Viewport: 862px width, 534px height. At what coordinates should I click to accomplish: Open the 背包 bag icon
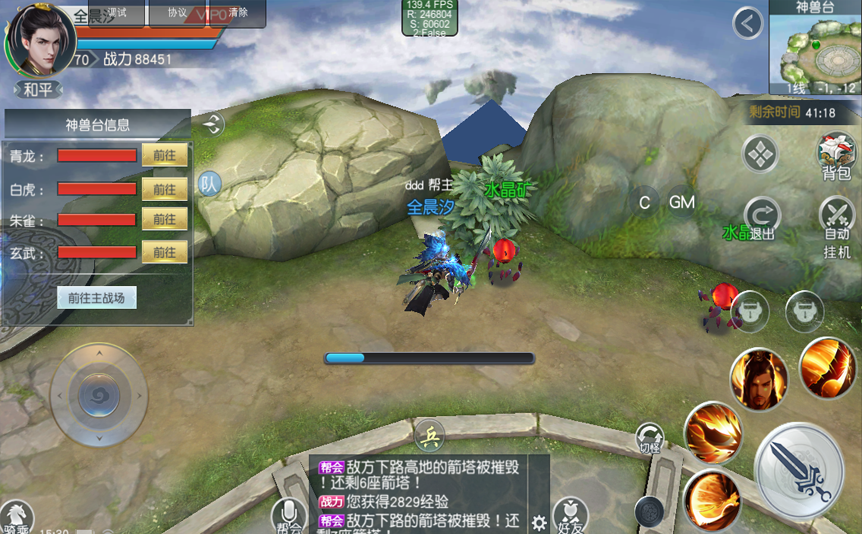(835, 155)
